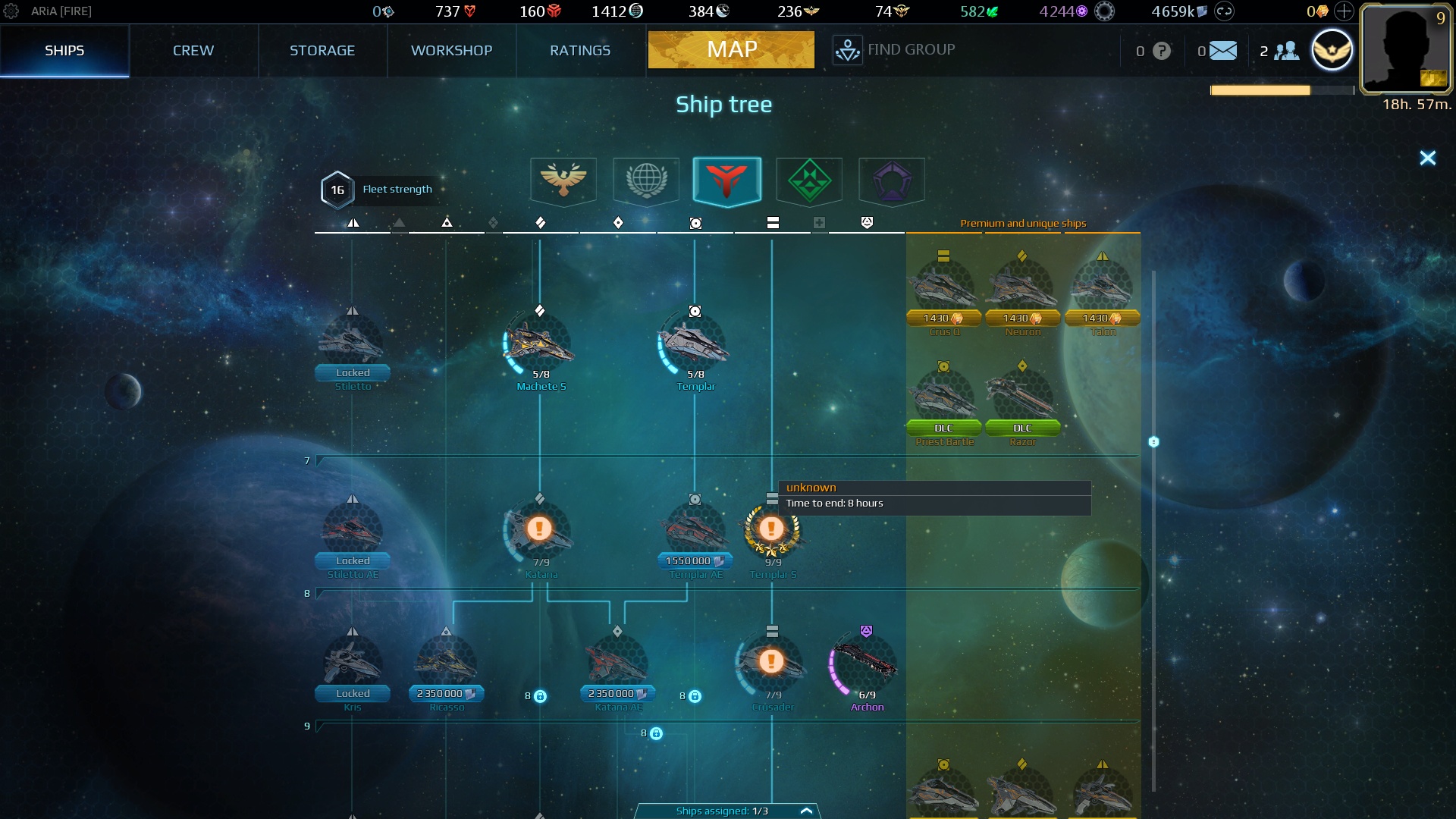Open the mail envelope icon
This screenshot has height=819, width=1456.
click(x=1222, y=50)
